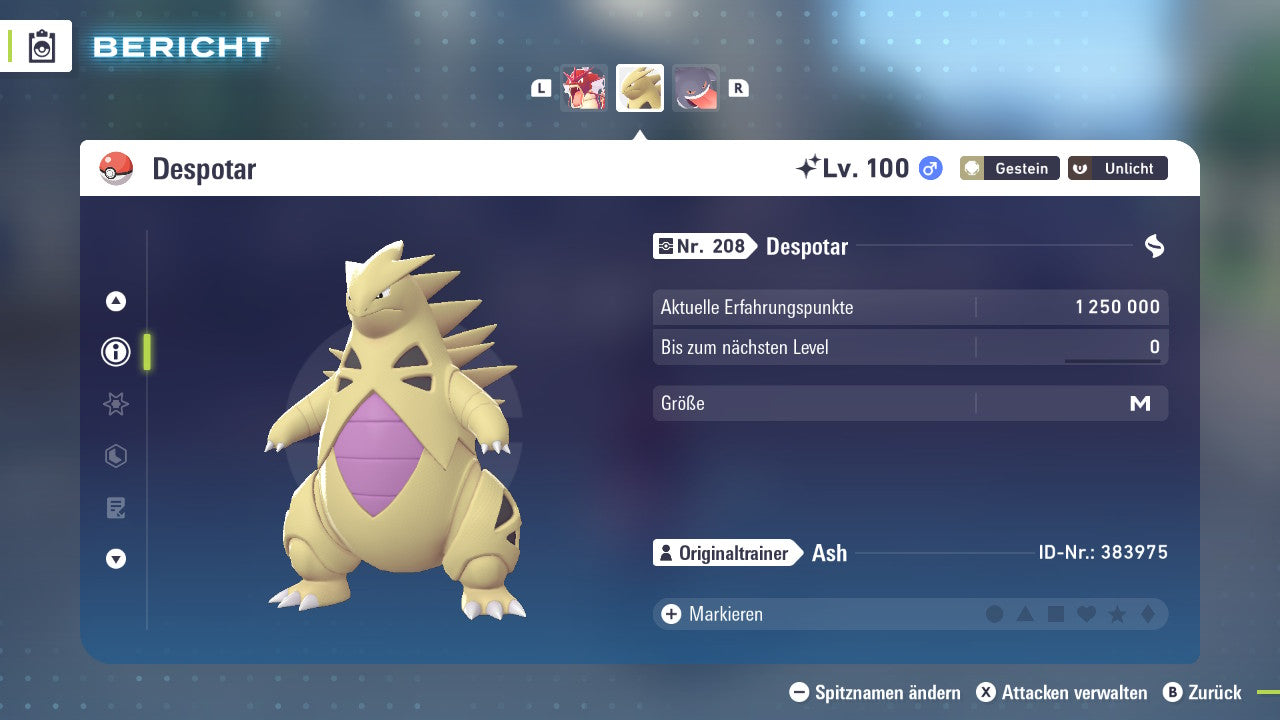Show the notes document tab
Image resolution: width=1280 pixels, height=720 pixels.
116,508
